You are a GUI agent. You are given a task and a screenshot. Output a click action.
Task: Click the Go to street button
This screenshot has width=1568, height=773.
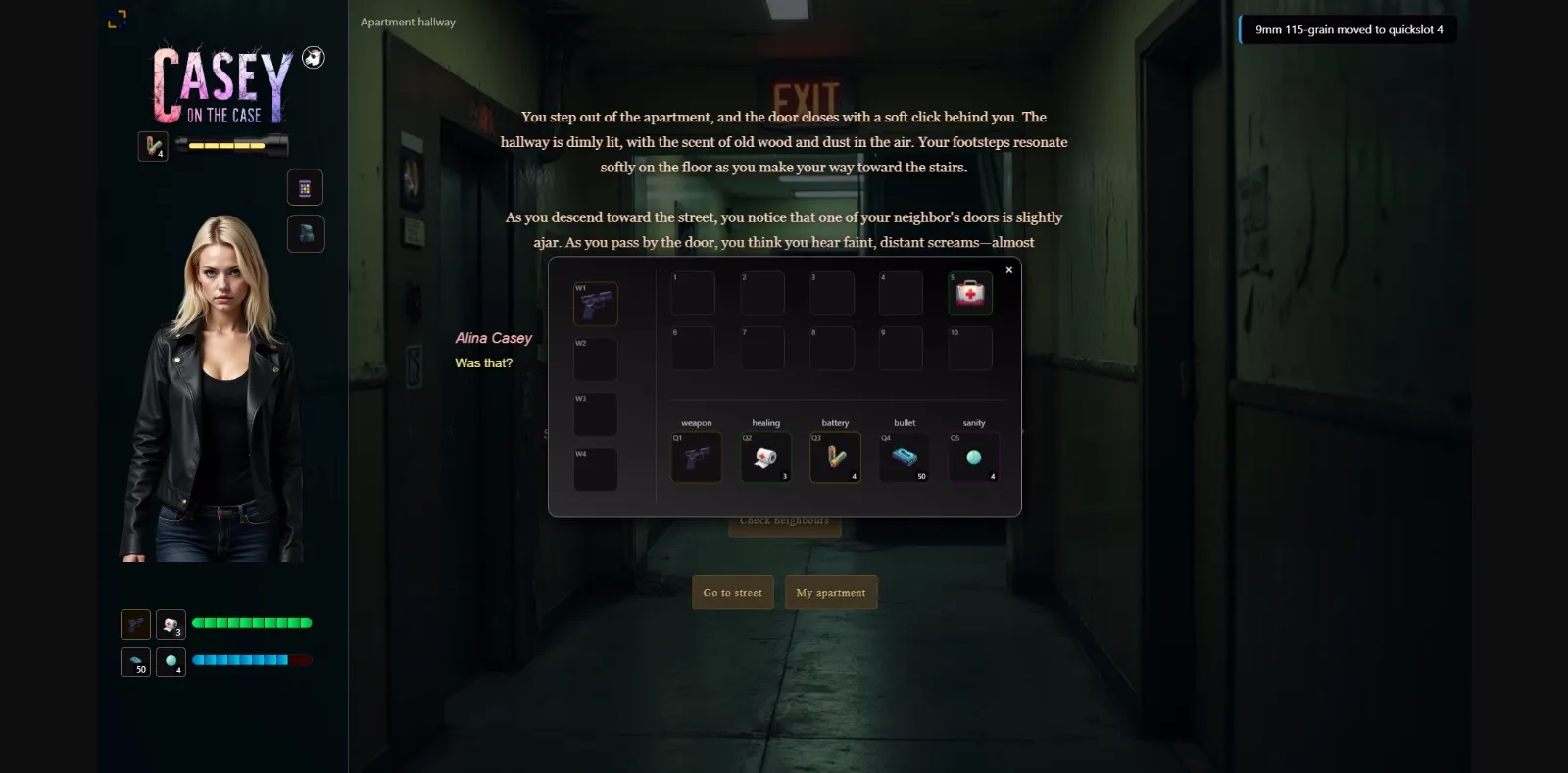tap(732, 592)
